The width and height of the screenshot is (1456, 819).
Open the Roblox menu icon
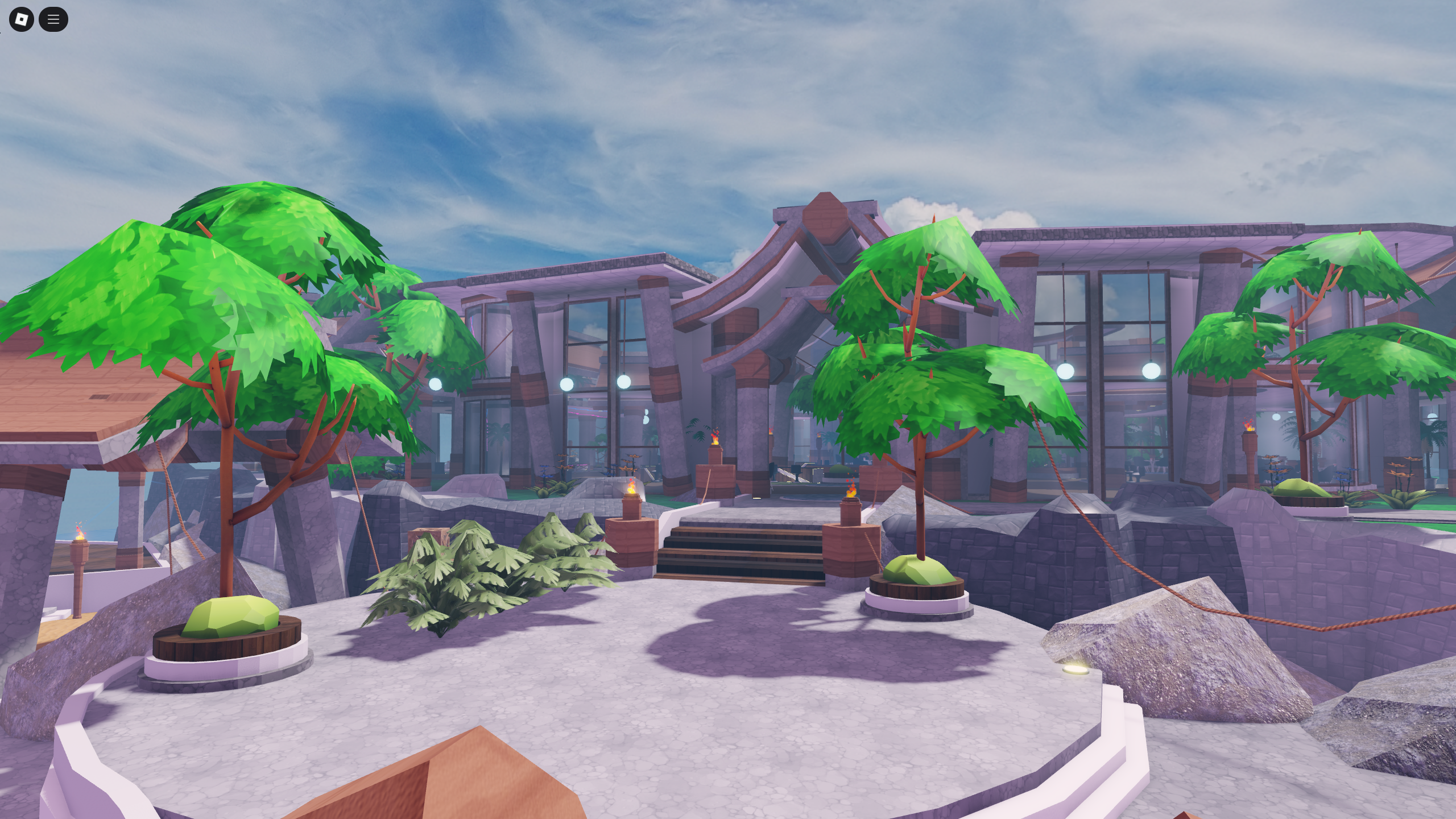[21, 19]
